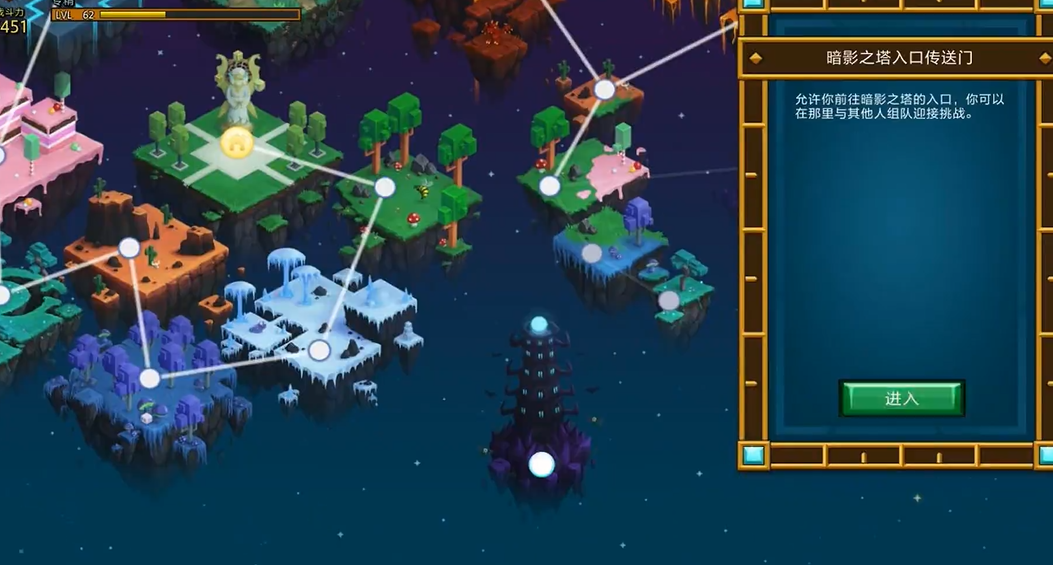The image size is (1053, 565).
Task: Select the node on the purple tree island
Action: (x=149, y=378)
